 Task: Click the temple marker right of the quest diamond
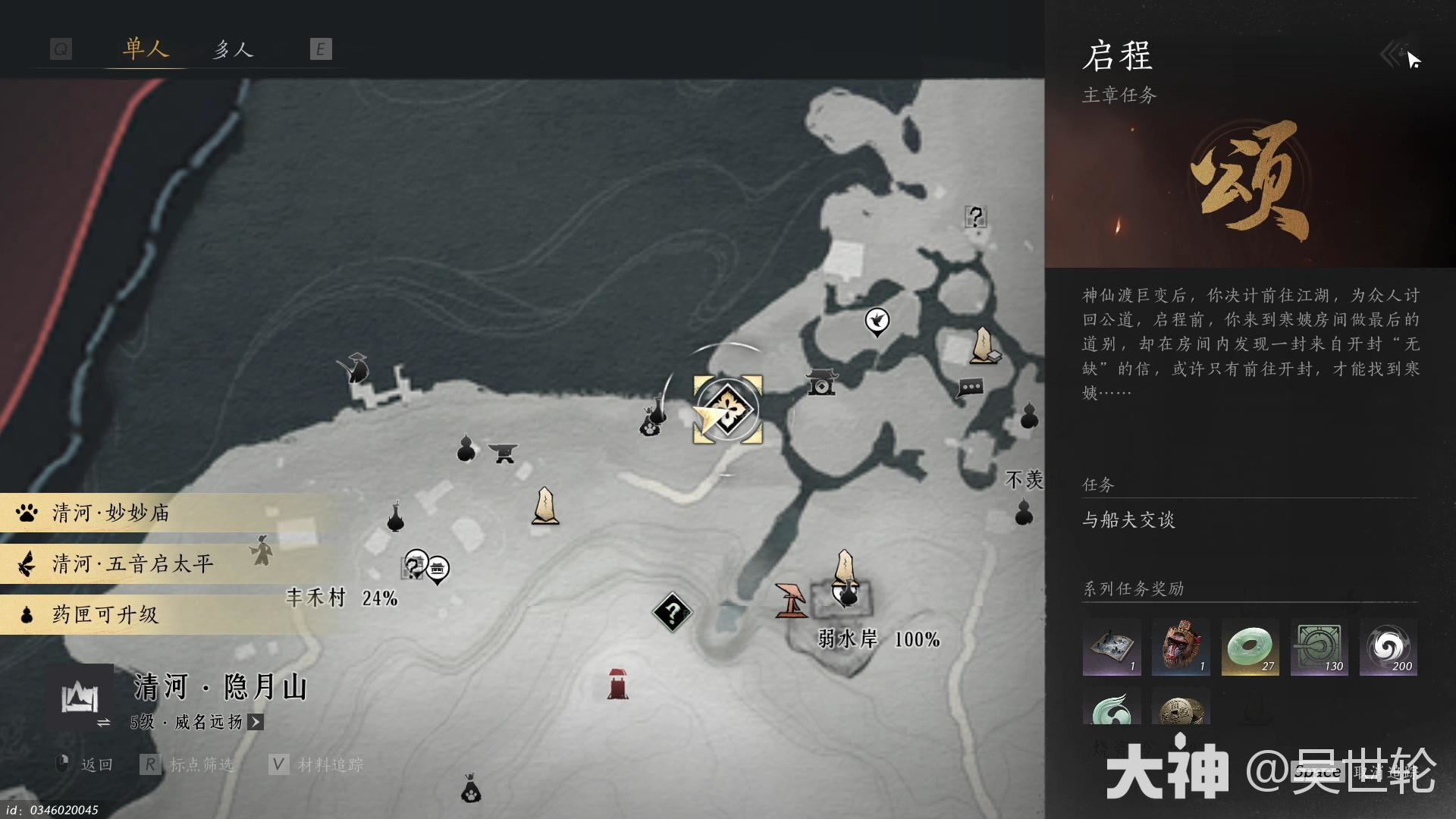coord(823,384)
